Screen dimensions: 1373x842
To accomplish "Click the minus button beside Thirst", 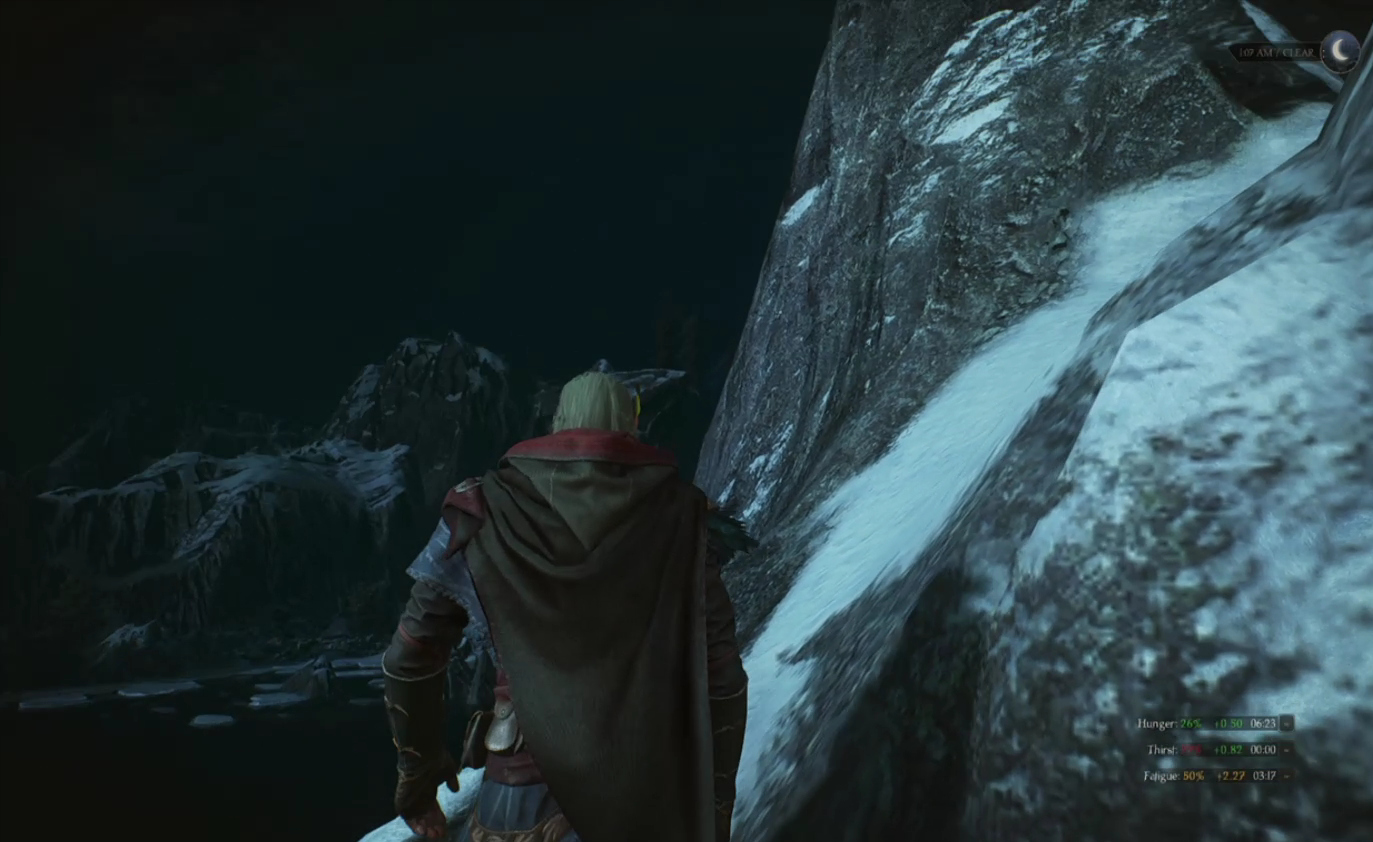I will [1287, 749].
